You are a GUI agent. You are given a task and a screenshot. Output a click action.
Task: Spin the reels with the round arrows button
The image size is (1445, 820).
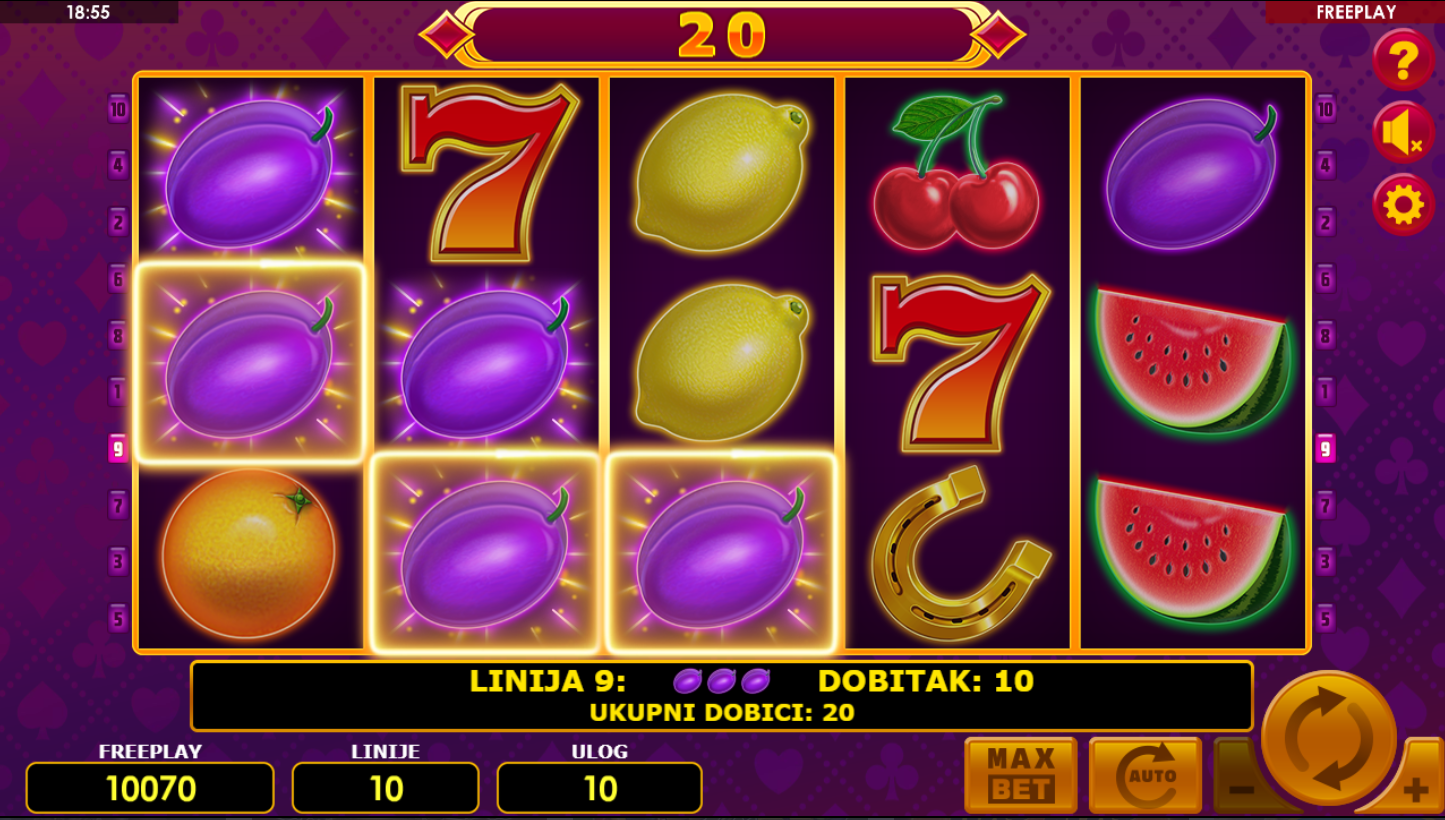pyautogui.click(x=1328, y=739)
